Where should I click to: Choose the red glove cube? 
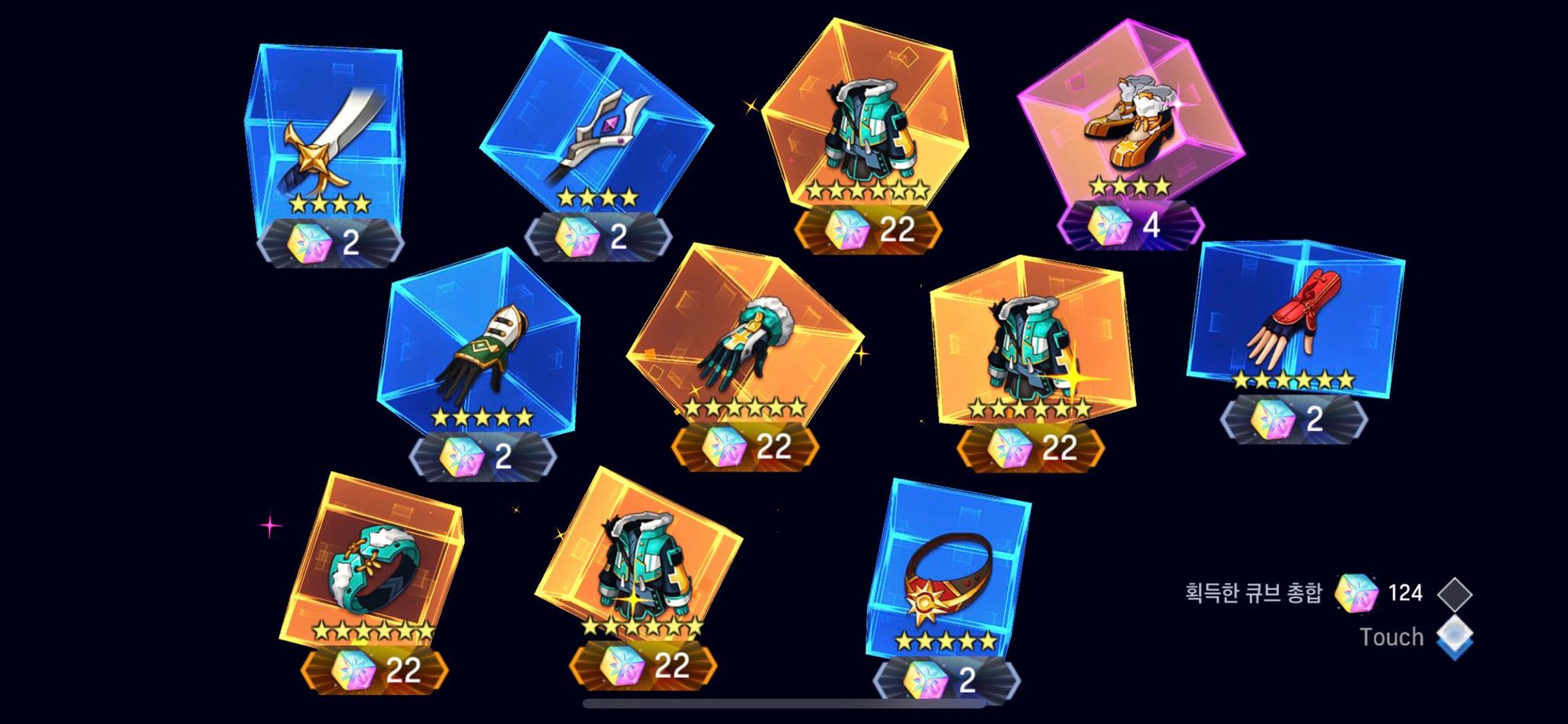point(1294,321)
